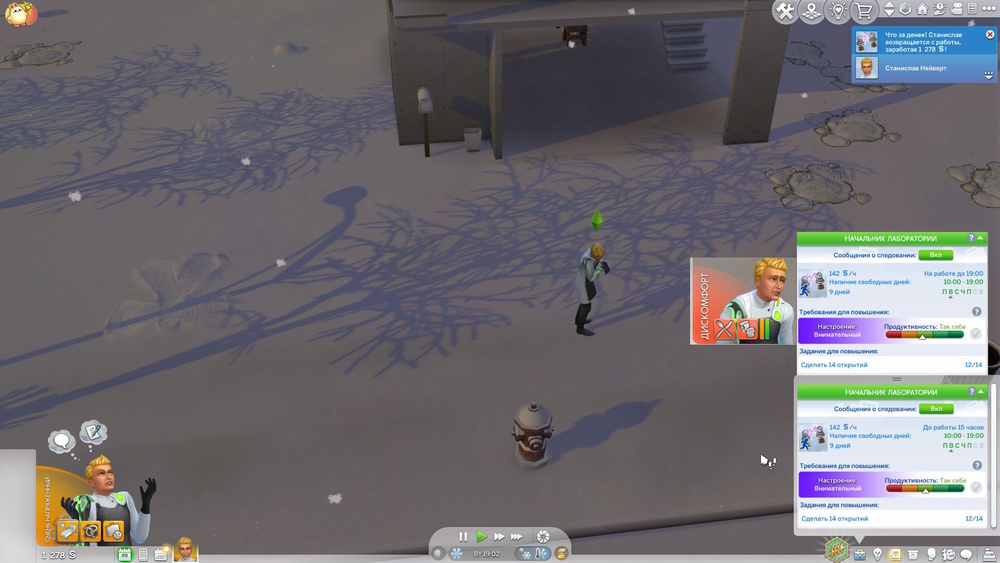Open the camera controls icon
This screenshot has height=563, width=1000.
click(955, 9)
